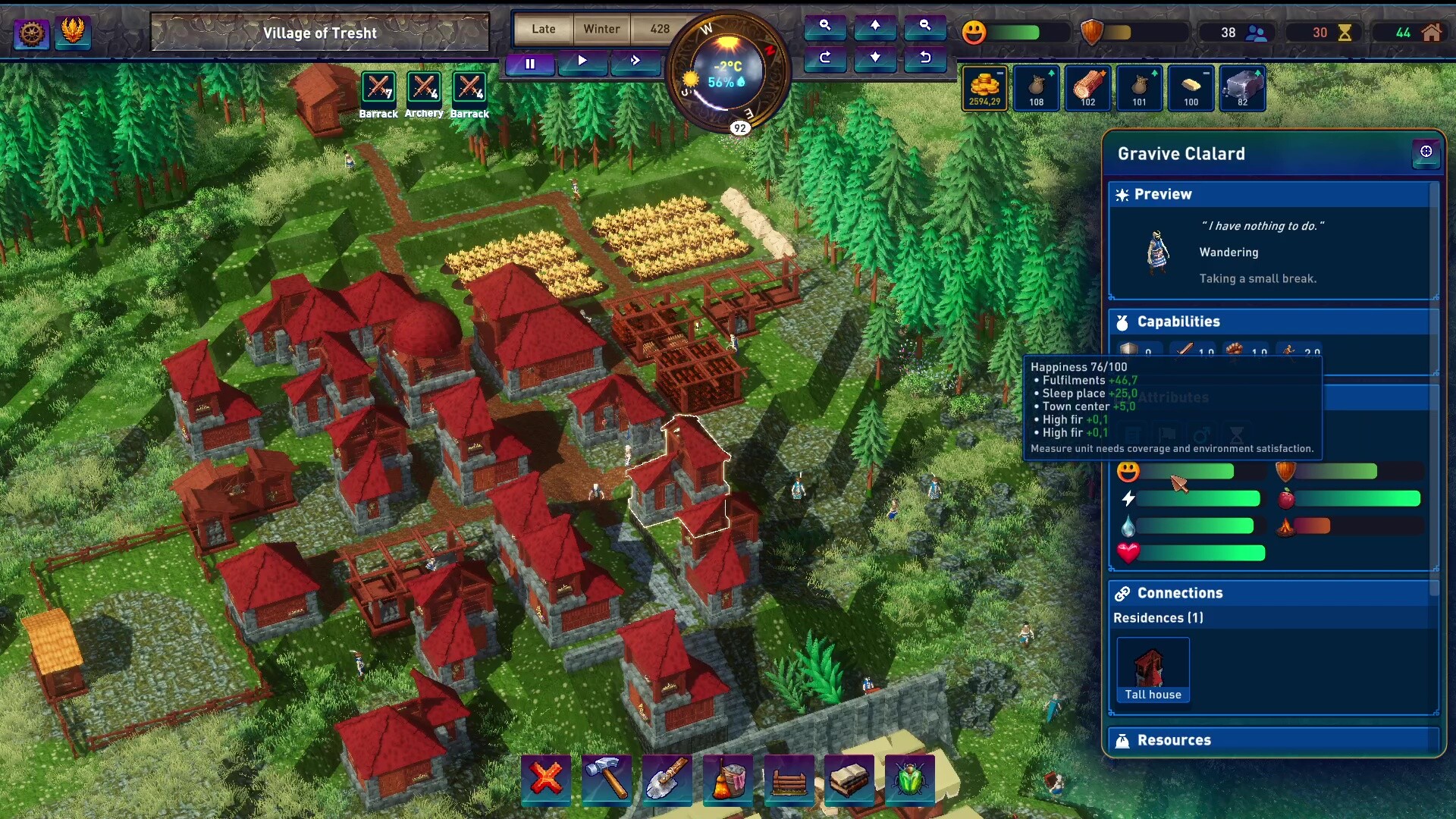
Task: Open the shovel terrain tool
Action: pos(667,780)
